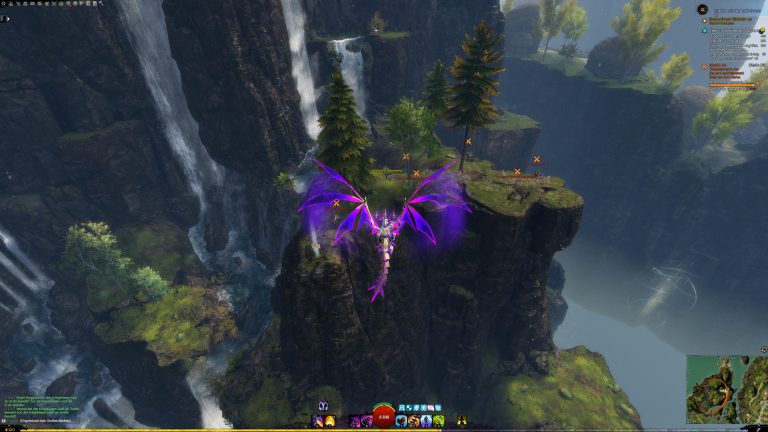Image resolution: width=768 pixels, height=432 pixels.
Task: Use the heart healing skill
Action: [x=401, y=421]
